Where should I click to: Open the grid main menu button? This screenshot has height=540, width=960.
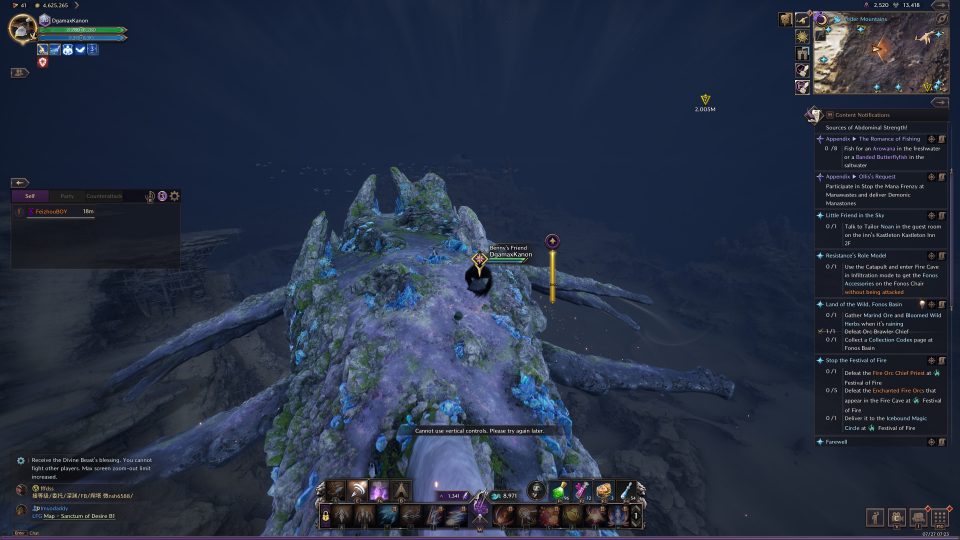pos(938,517)
